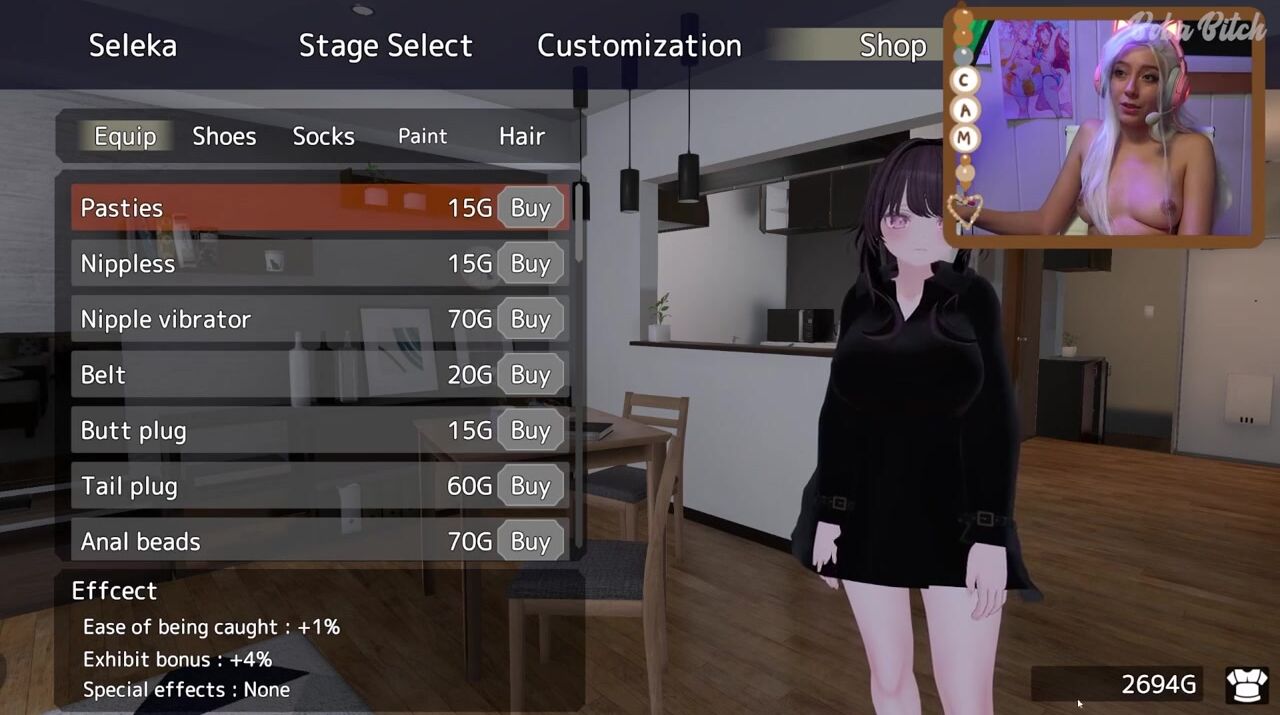Screen dimensions: 1280x715
Task: Click Buy on the first 15G item
Action: (530, 208)
